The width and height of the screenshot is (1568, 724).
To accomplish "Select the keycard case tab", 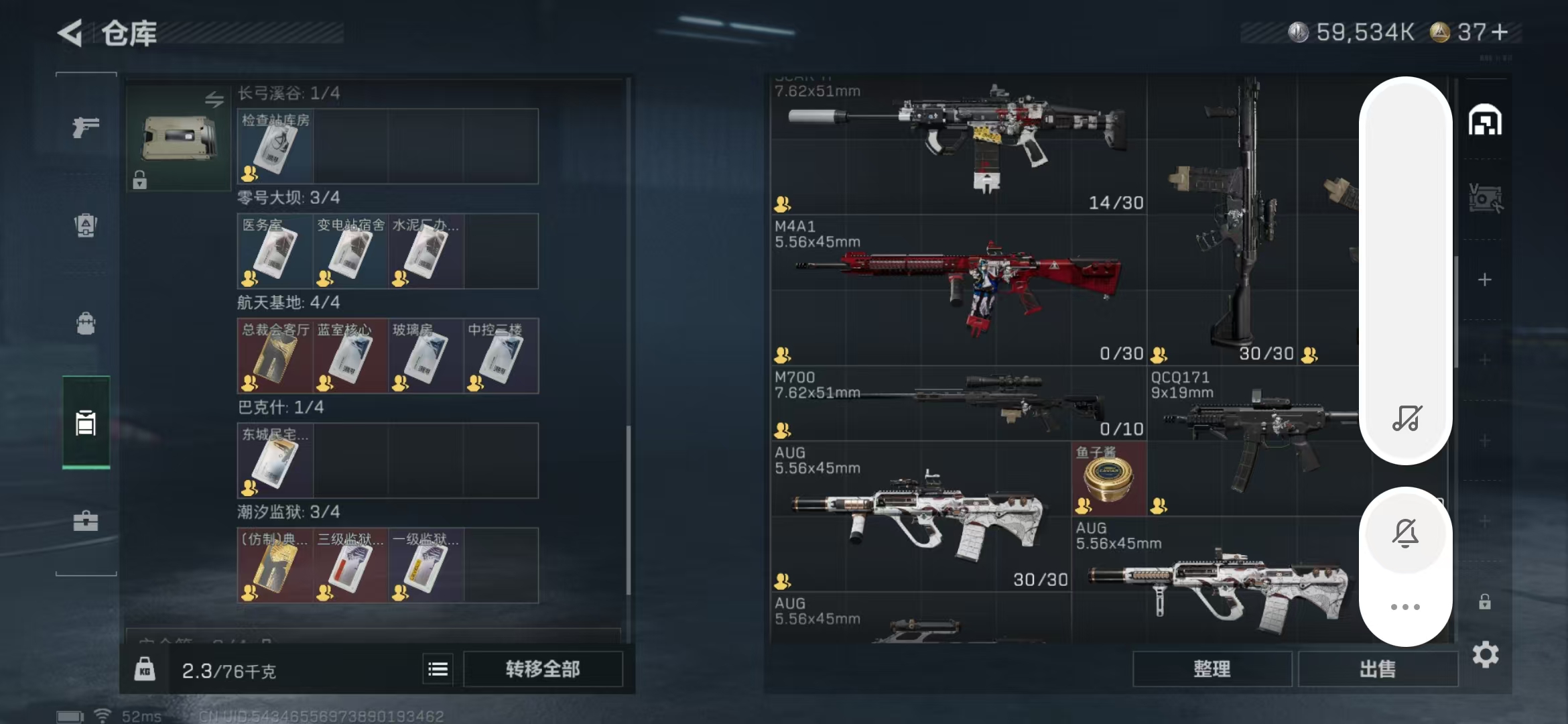I will point(86,423).
